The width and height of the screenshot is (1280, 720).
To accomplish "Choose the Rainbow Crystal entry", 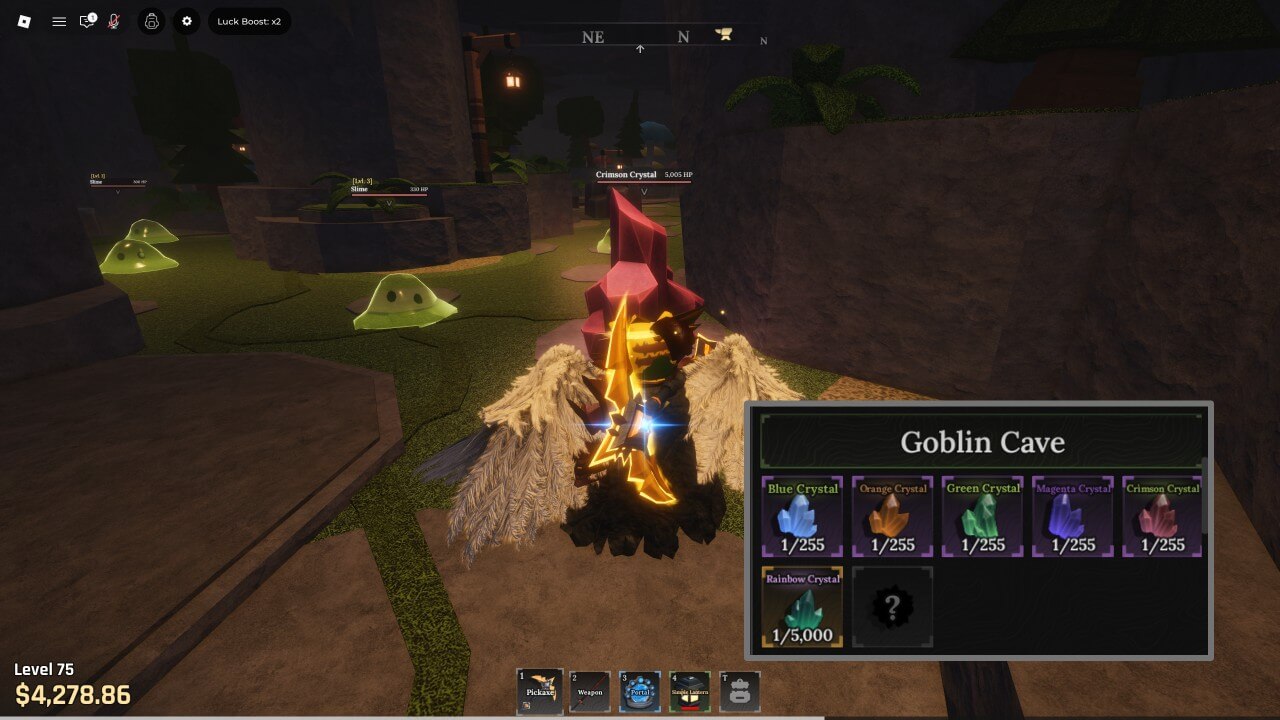I will (x=802, y=607).
